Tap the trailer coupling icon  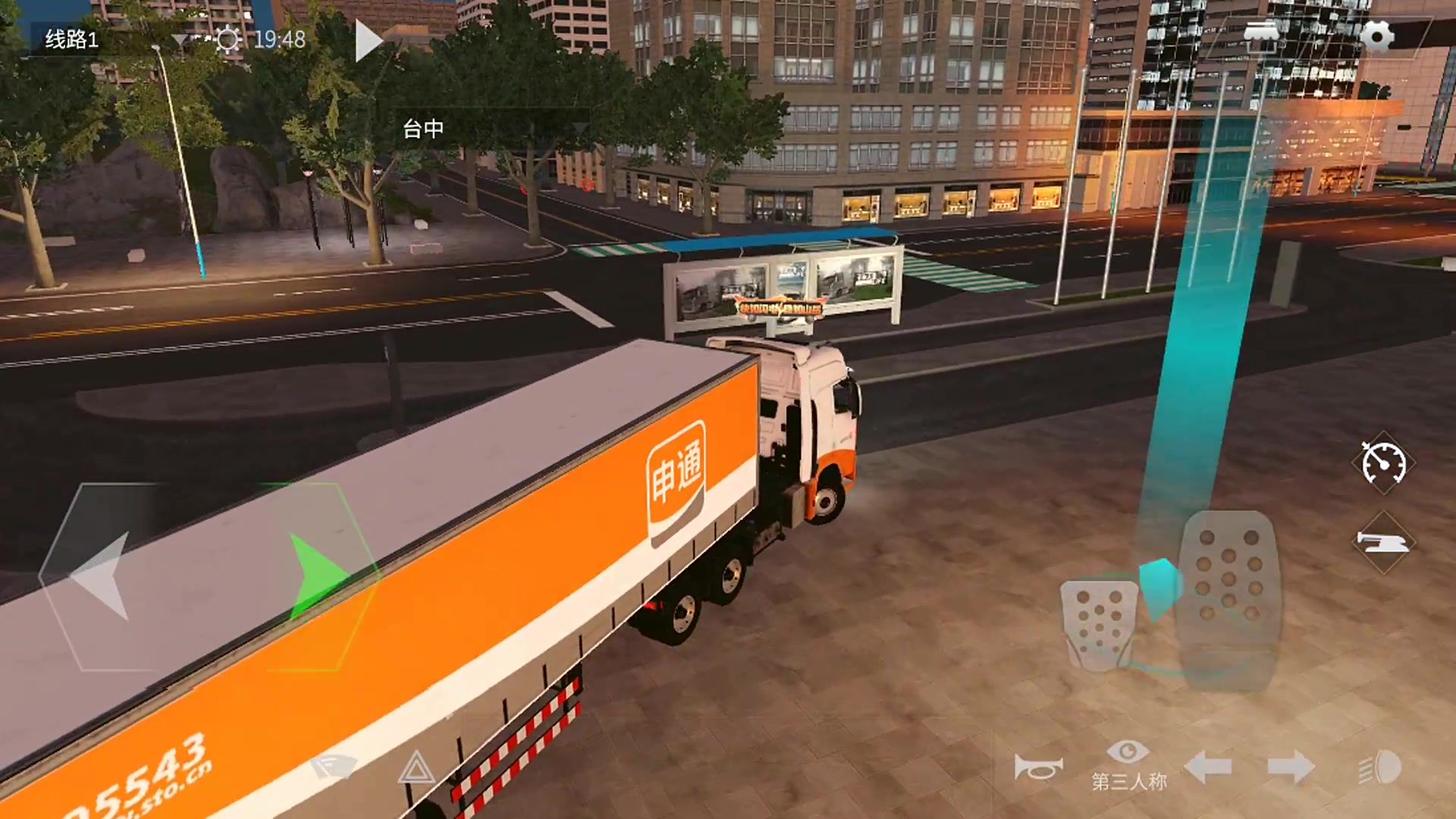point(1383,541)
